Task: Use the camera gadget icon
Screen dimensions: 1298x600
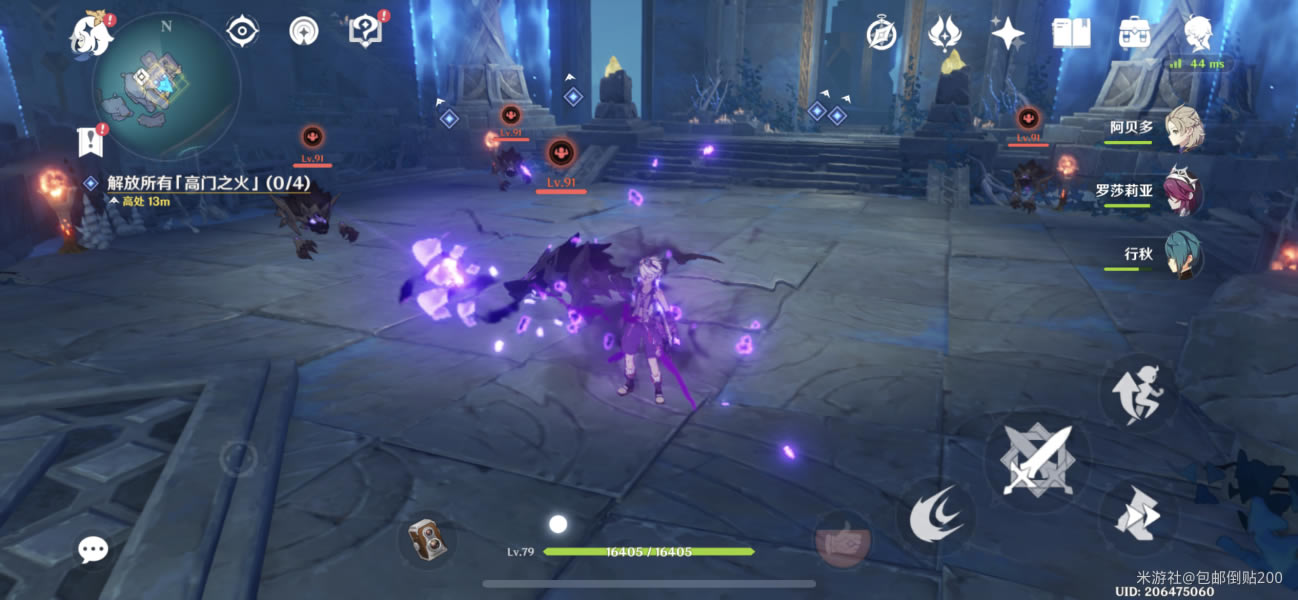Action: 428,543
